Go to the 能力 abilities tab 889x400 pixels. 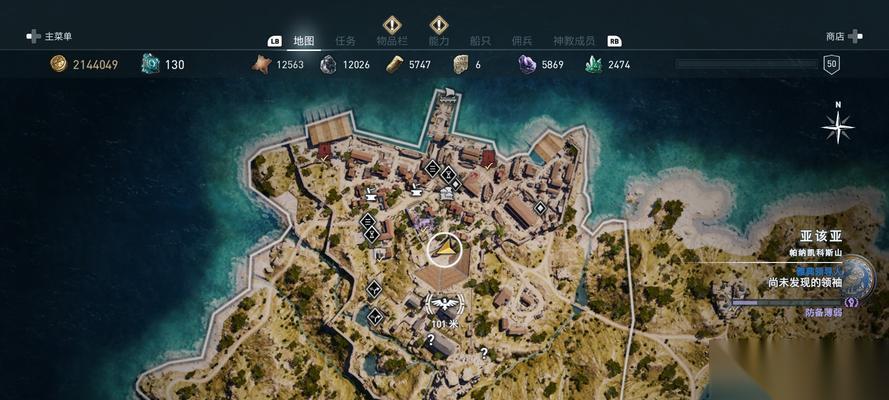438,41
